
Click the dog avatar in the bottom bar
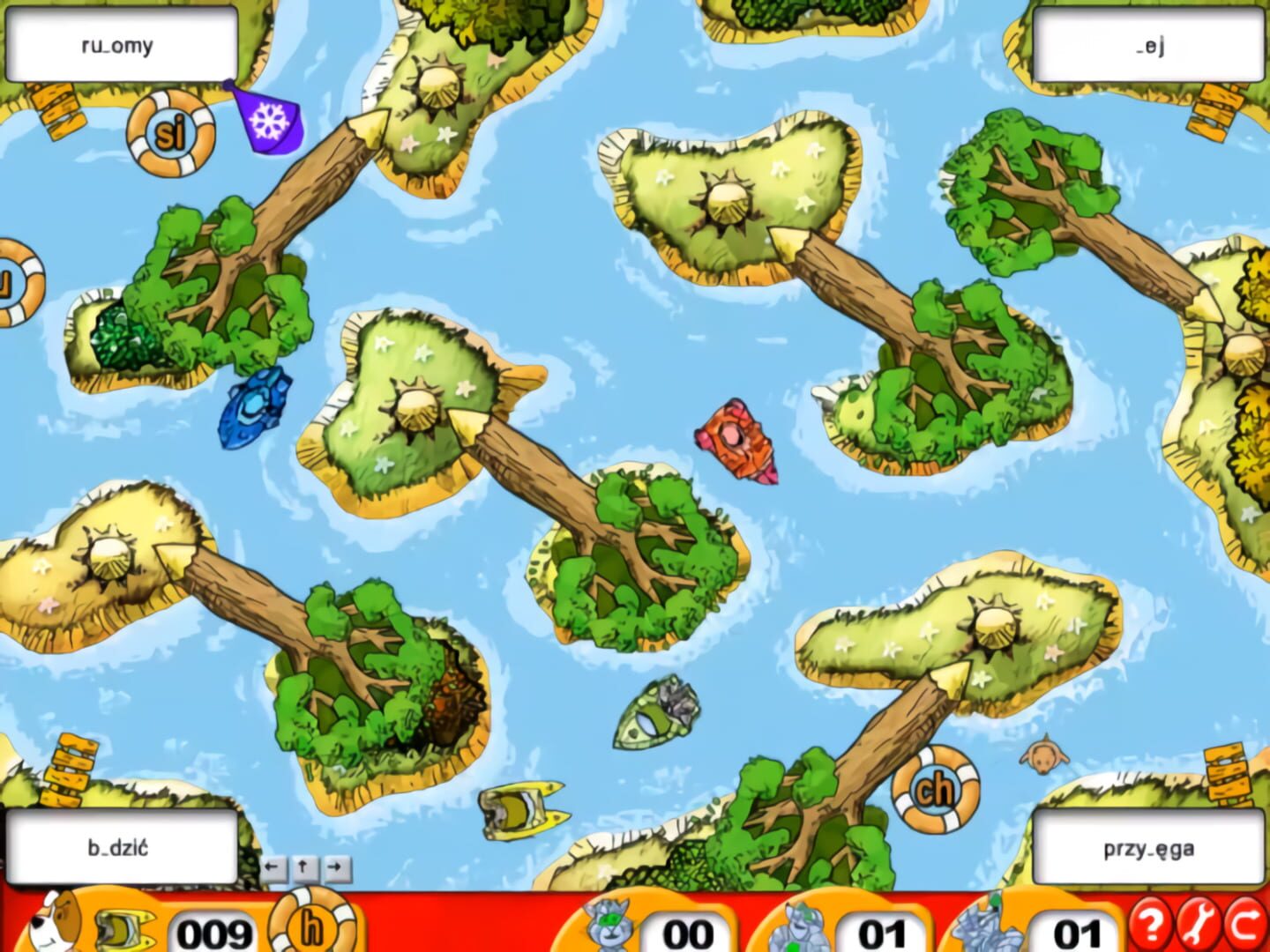pyautogui.click(x=49, y=928)
